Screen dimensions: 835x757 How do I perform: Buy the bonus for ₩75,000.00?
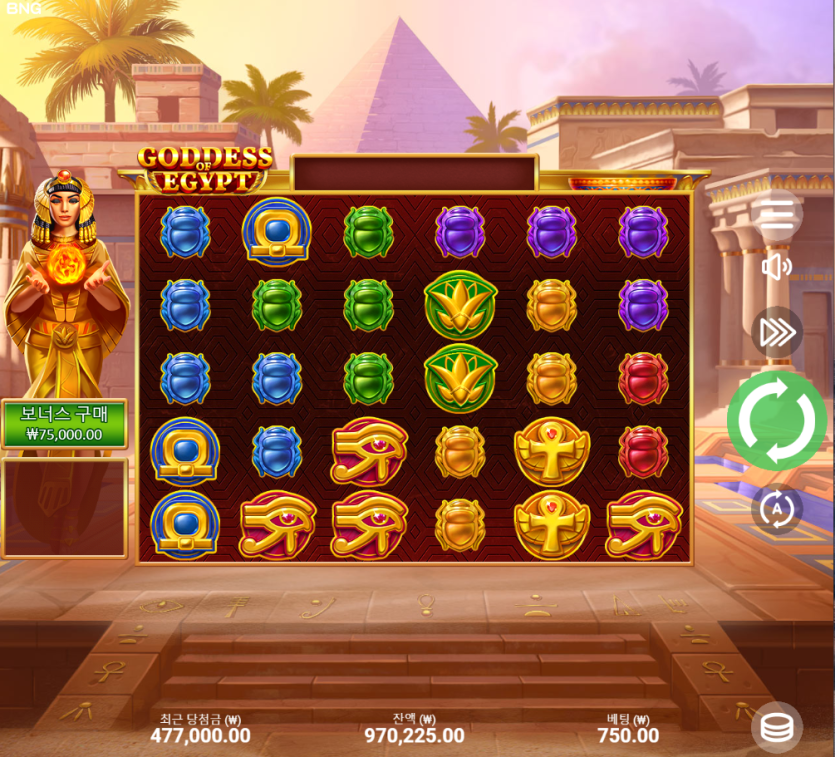pyautogui.click(x=64, y=424)
